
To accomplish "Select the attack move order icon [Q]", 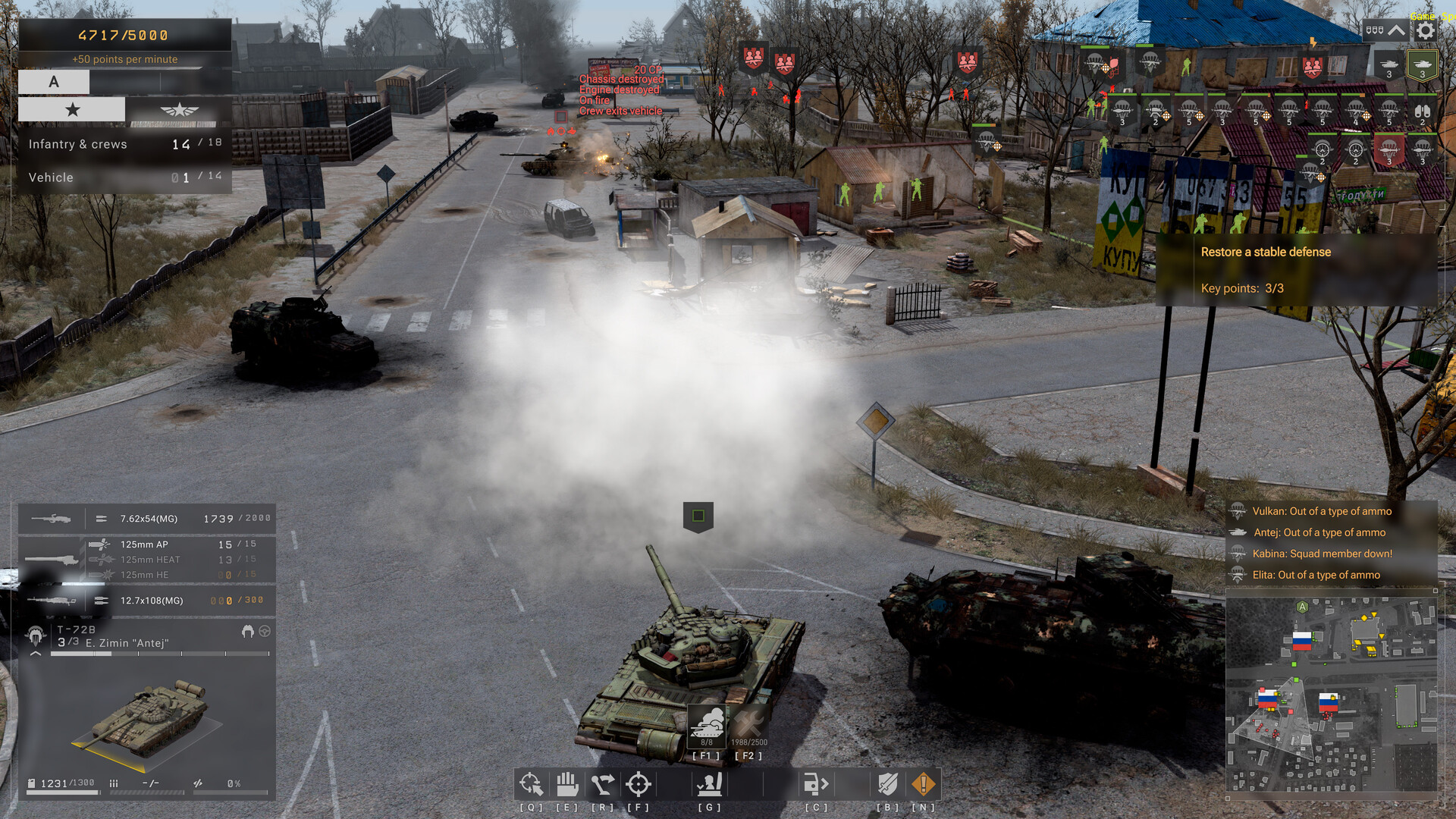I will [532, 783].
